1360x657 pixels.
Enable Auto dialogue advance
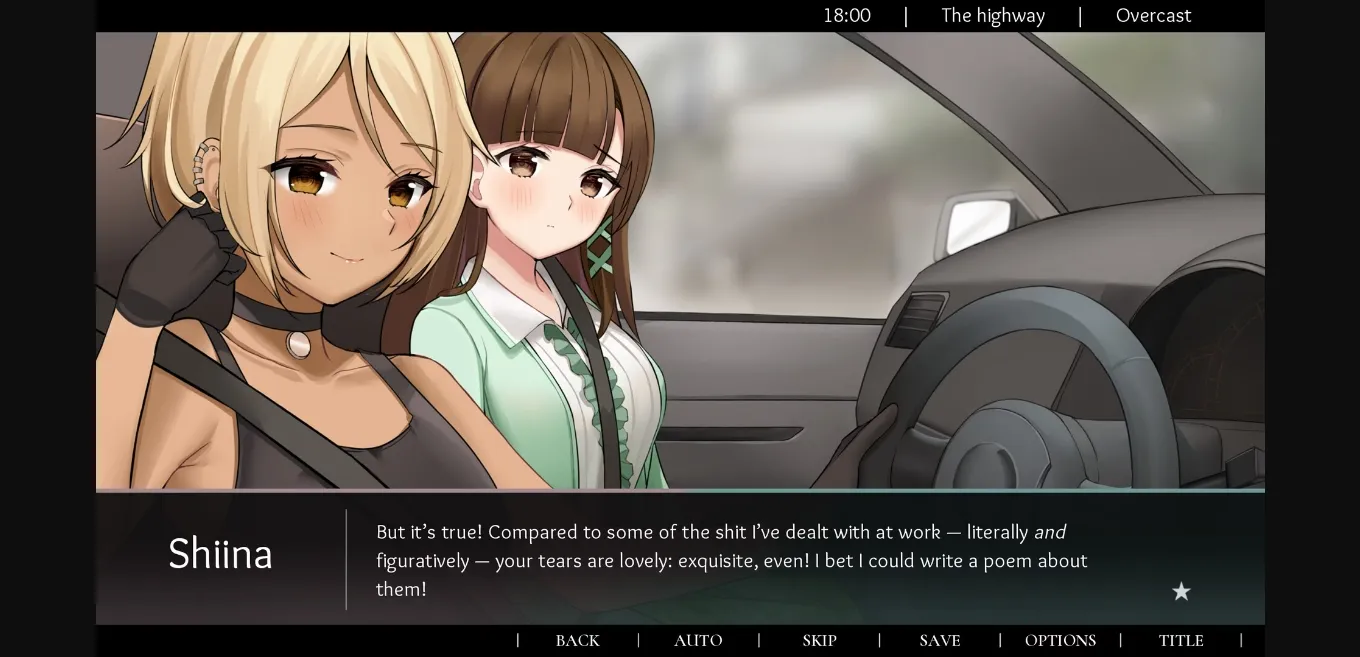[x=698, y=641]
